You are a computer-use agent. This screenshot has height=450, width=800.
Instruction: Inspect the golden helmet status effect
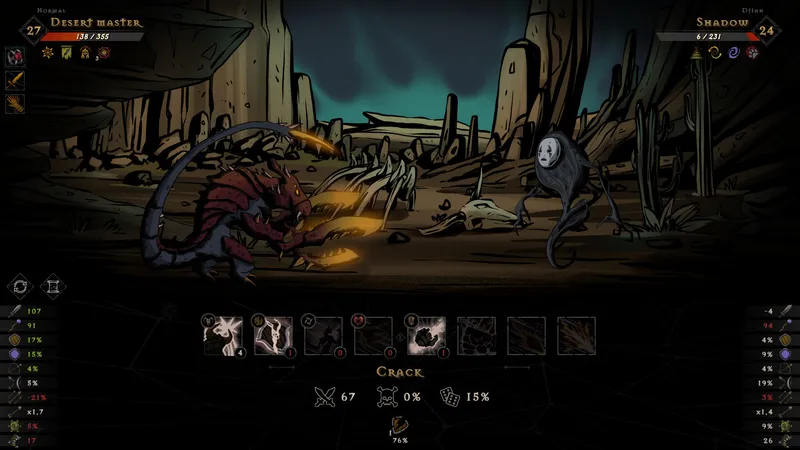(85, 52)
